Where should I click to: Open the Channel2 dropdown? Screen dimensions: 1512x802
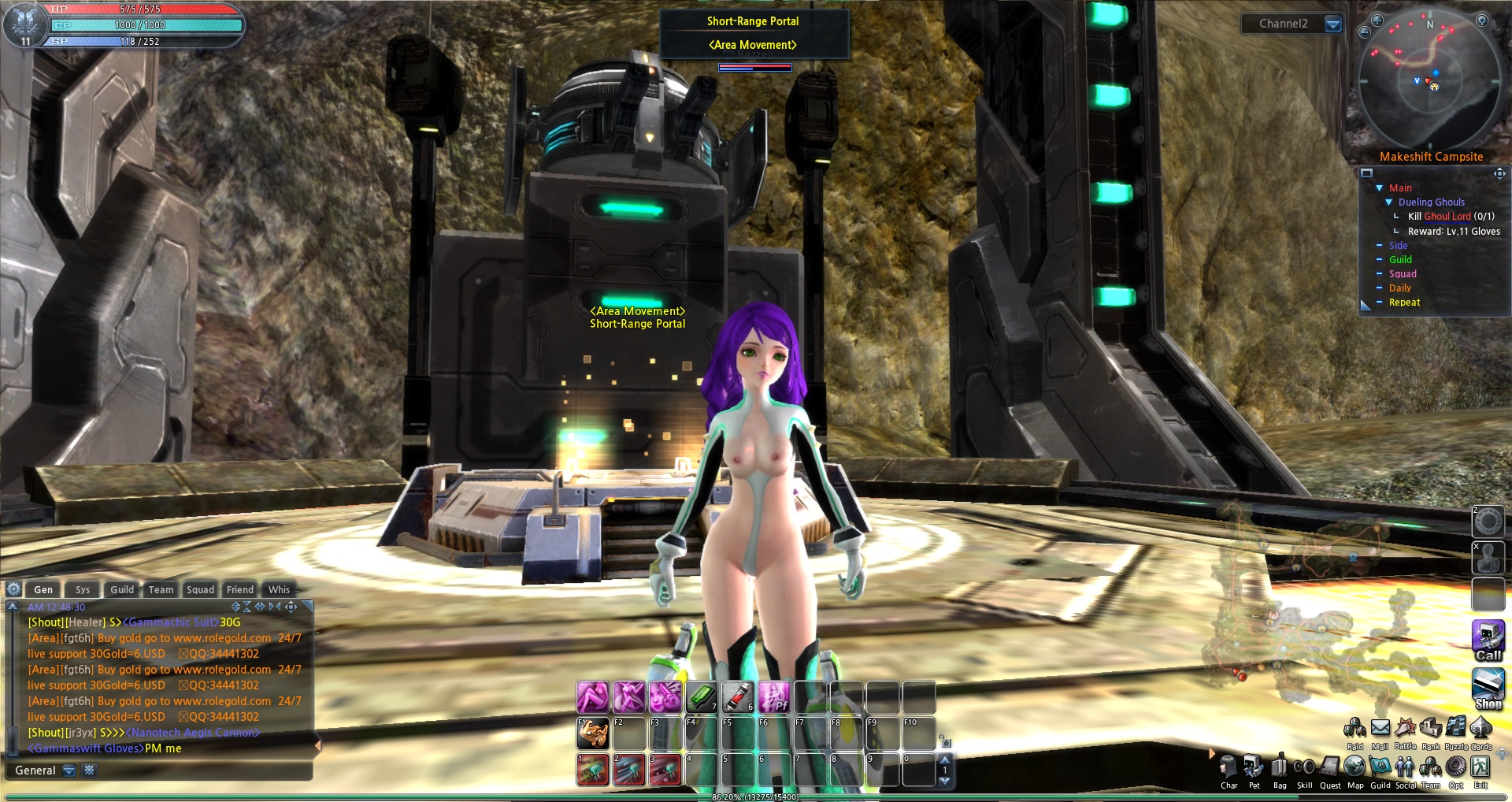click(x=1333, y=24)
